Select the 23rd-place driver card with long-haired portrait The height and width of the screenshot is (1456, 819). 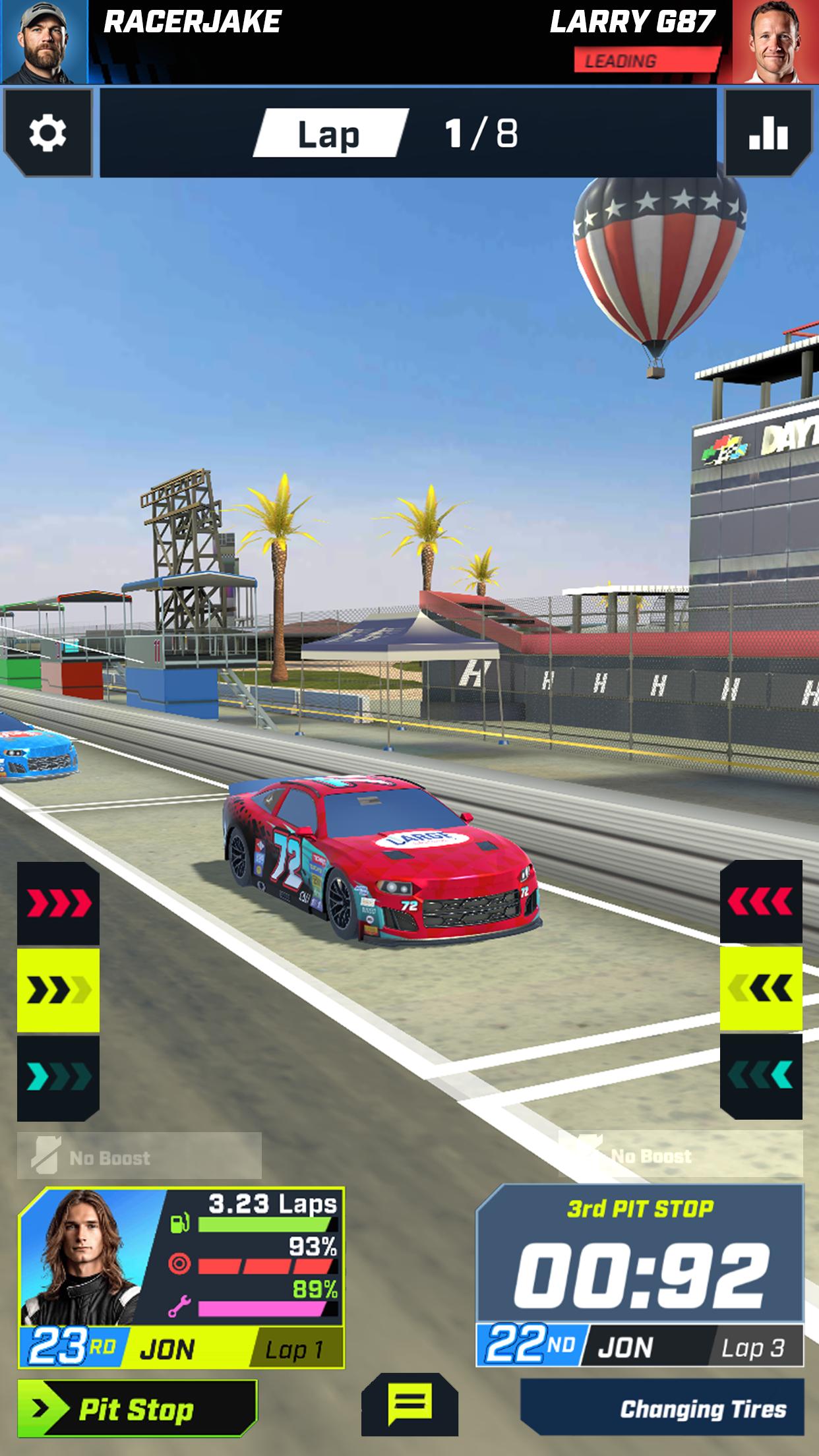(x=181, y=1277)
